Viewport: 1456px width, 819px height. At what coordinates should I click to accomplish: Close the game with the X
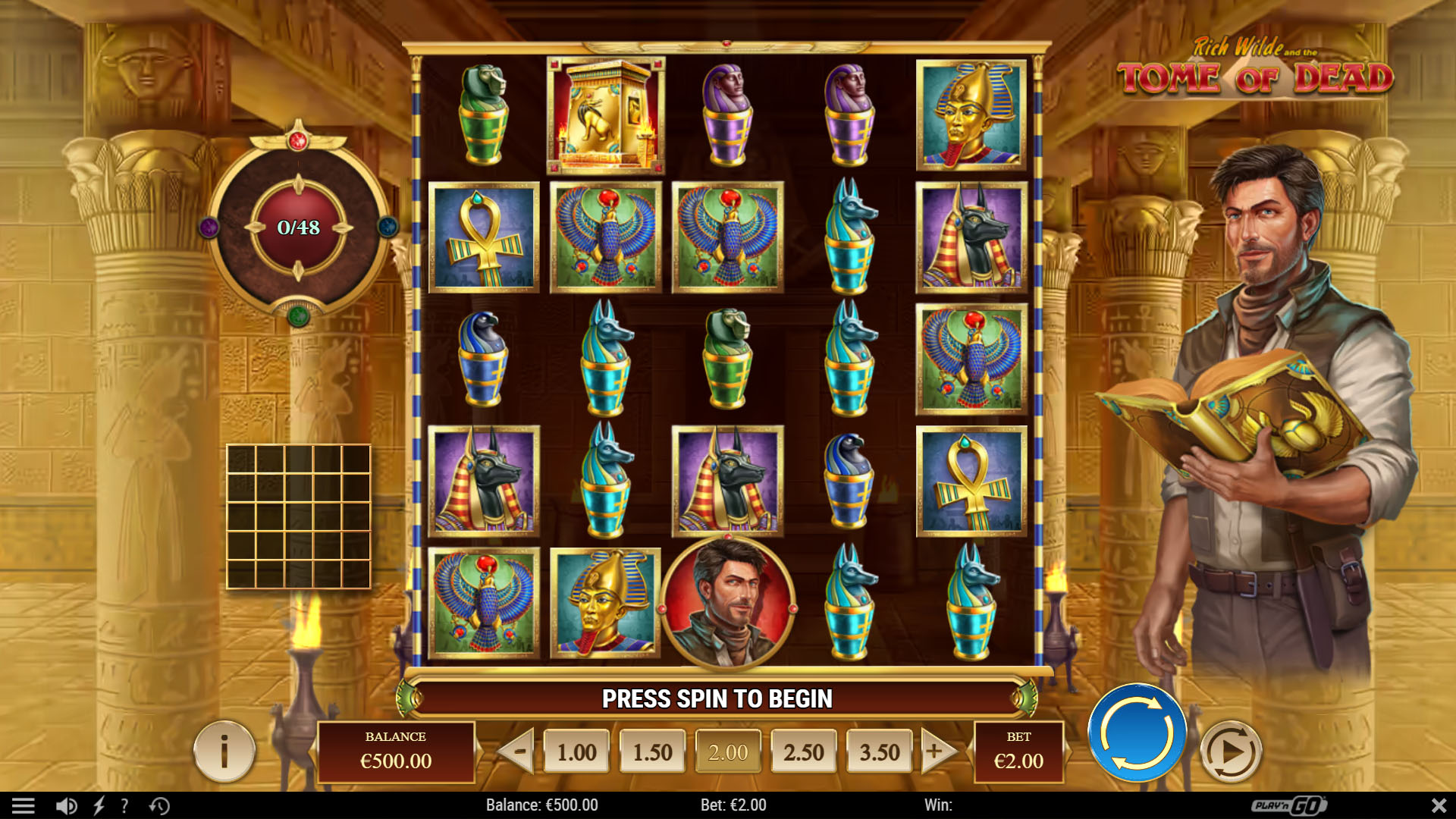pos(1437,805)
